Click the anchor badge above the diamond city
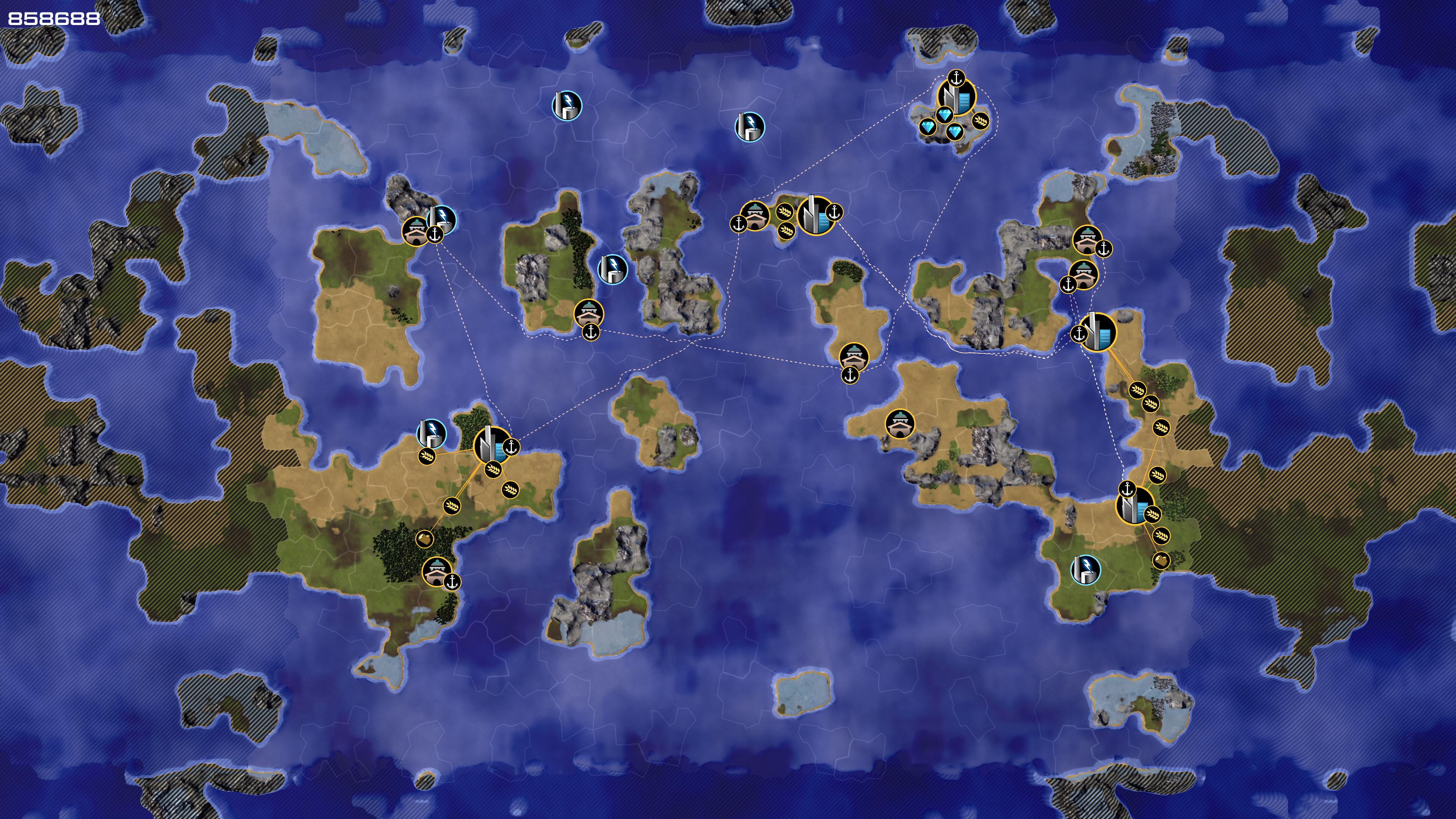The image size is (1456, 819). 956,77
